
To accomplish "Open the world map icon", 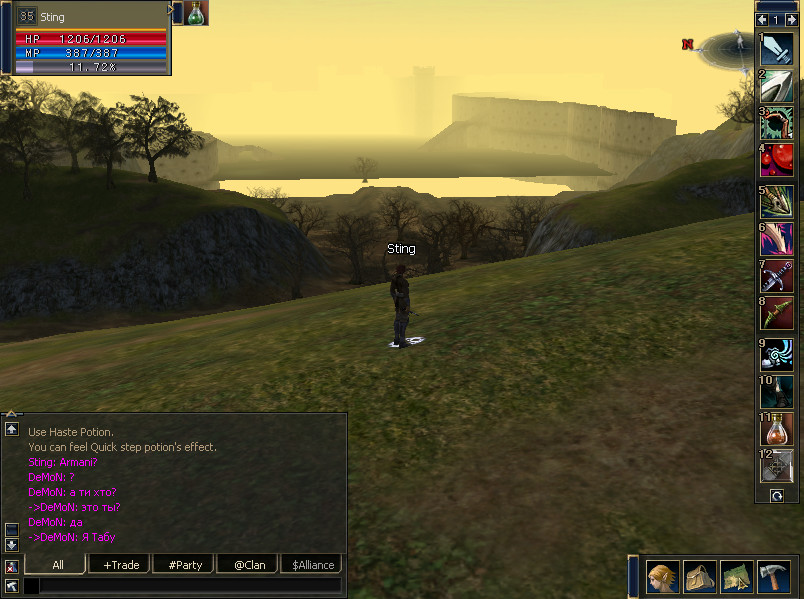I will click(x=736, y=577).
